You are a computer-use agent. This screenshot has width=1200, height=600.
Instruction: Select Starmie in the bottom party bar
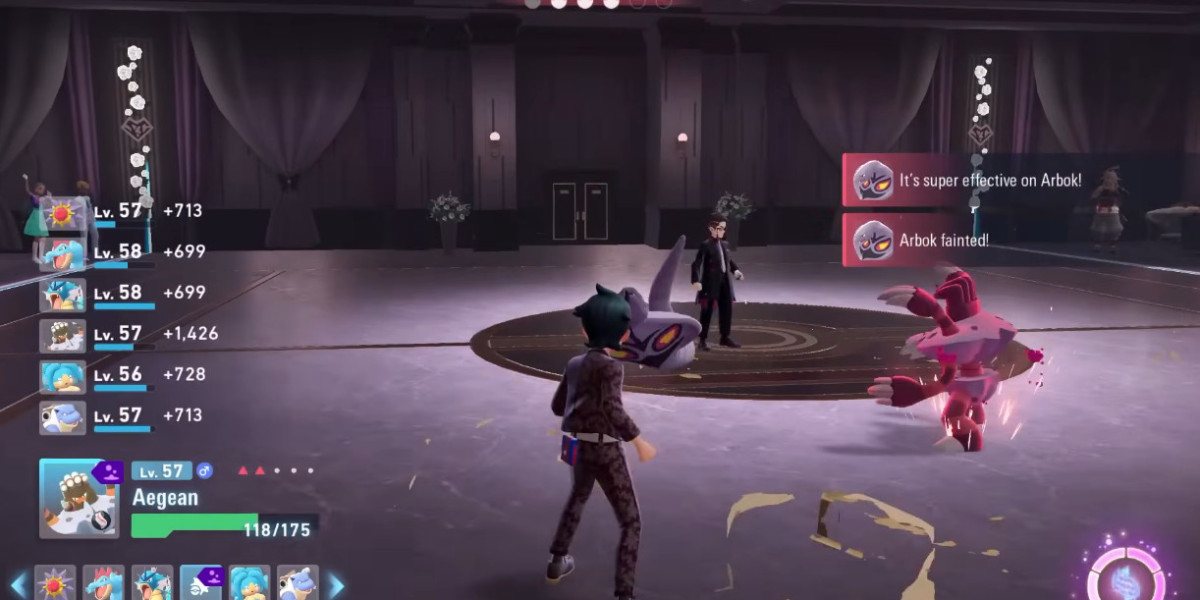(x=55, y=584)
